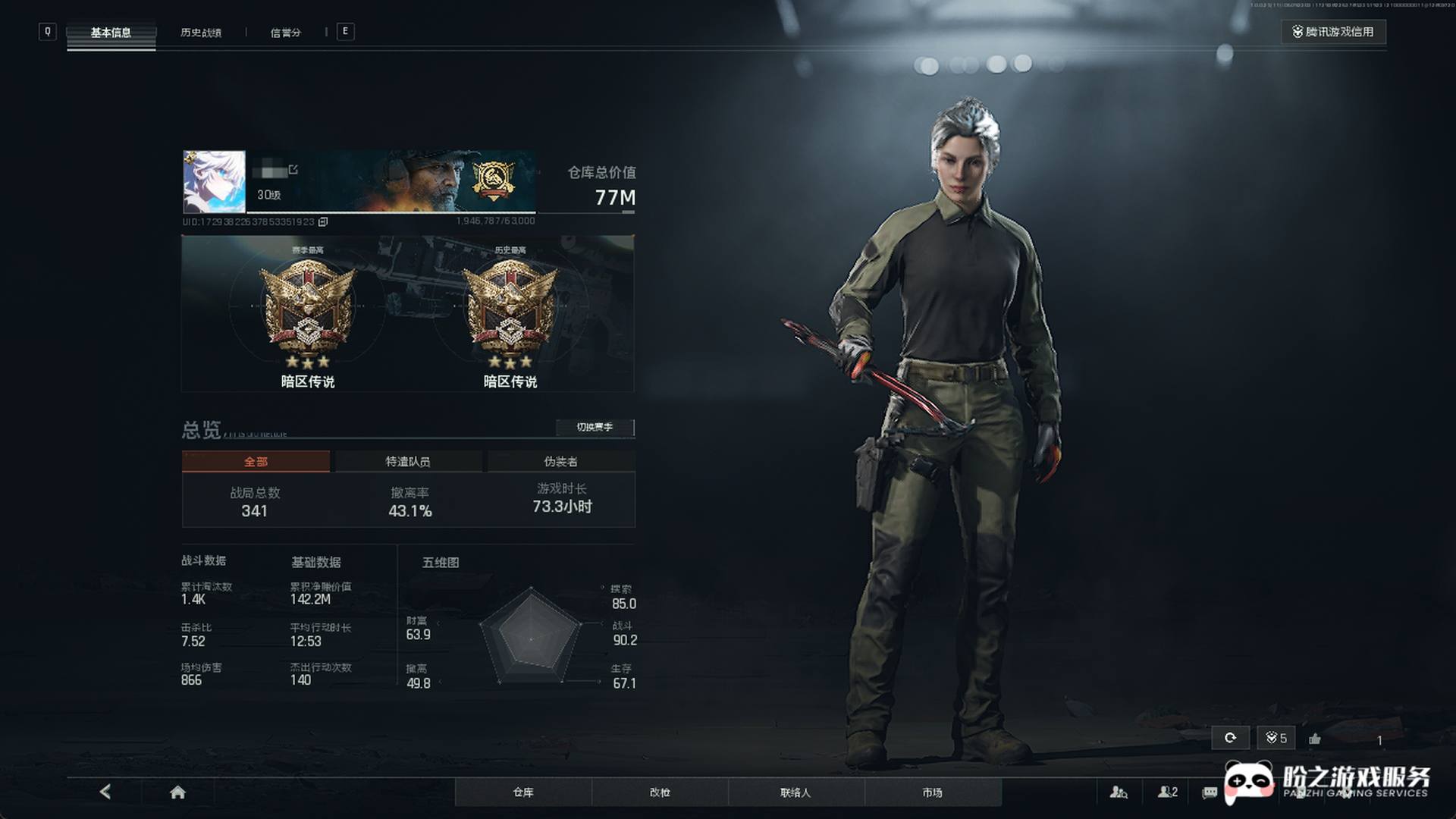Switch overview to 伪装者
Viewport: 1456px width, 819px height.
pos(560,461)
